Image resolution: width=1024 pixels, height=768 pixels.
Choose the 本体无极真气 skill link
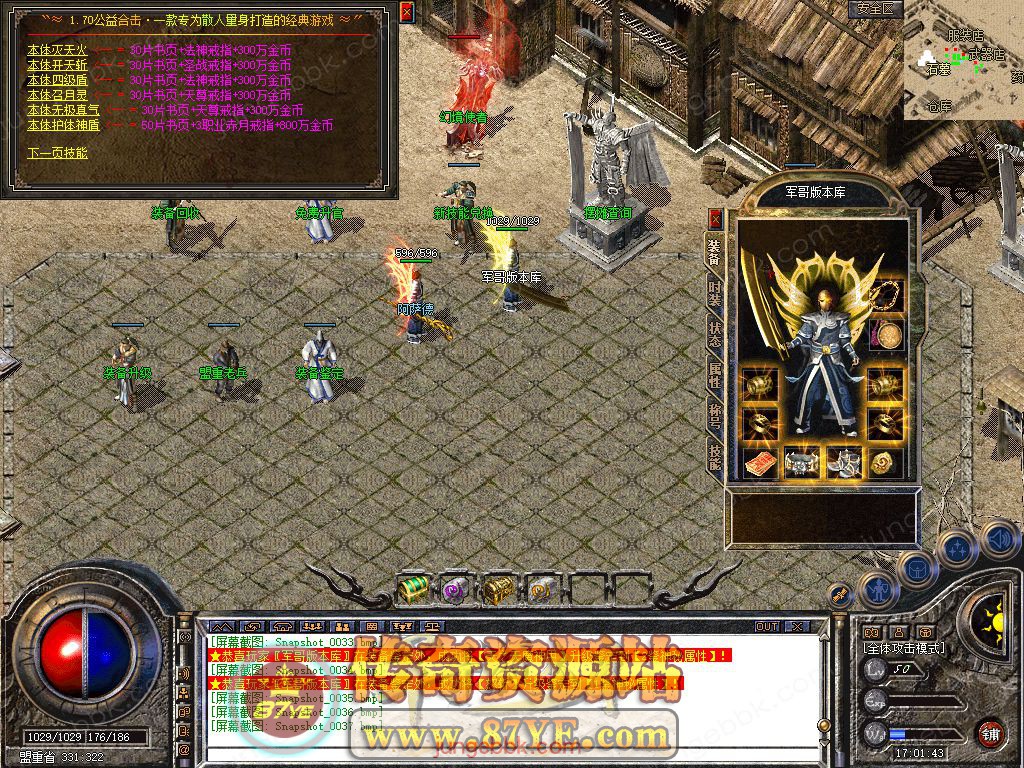pos(63,110)
